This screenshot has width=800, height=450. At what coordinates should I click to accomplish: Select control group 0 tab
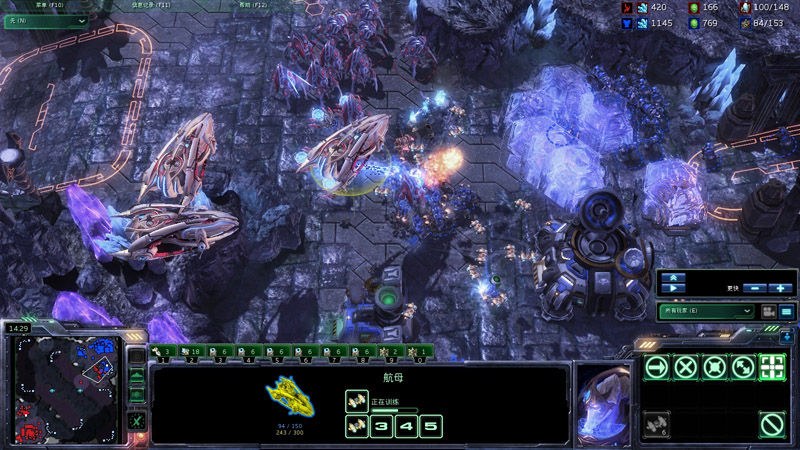point(421,352)
